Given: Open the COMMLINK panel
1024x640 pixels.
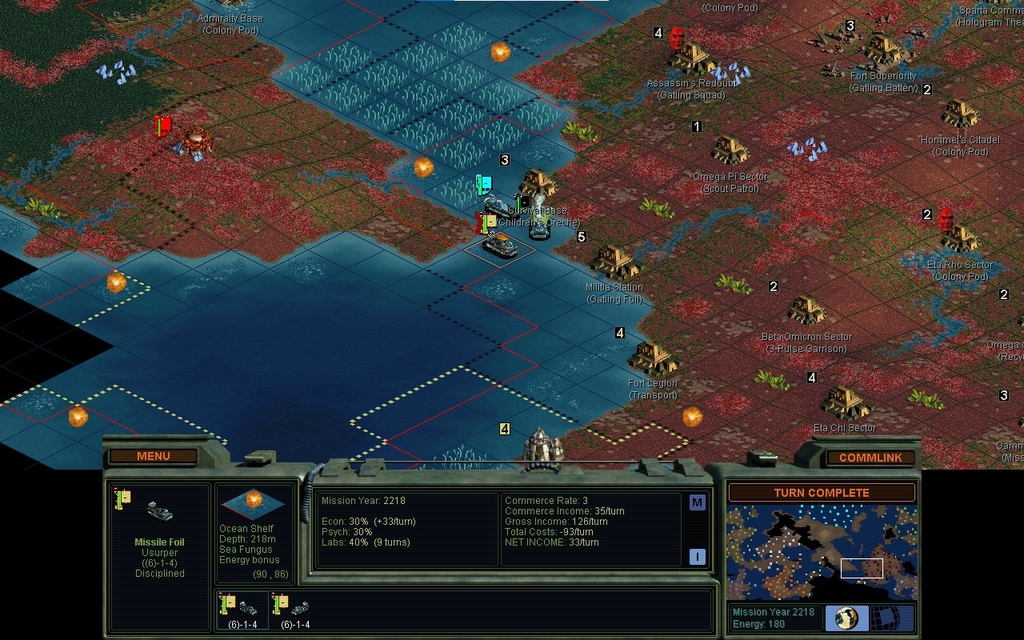Looking at the screenshot, I should 869,458.
